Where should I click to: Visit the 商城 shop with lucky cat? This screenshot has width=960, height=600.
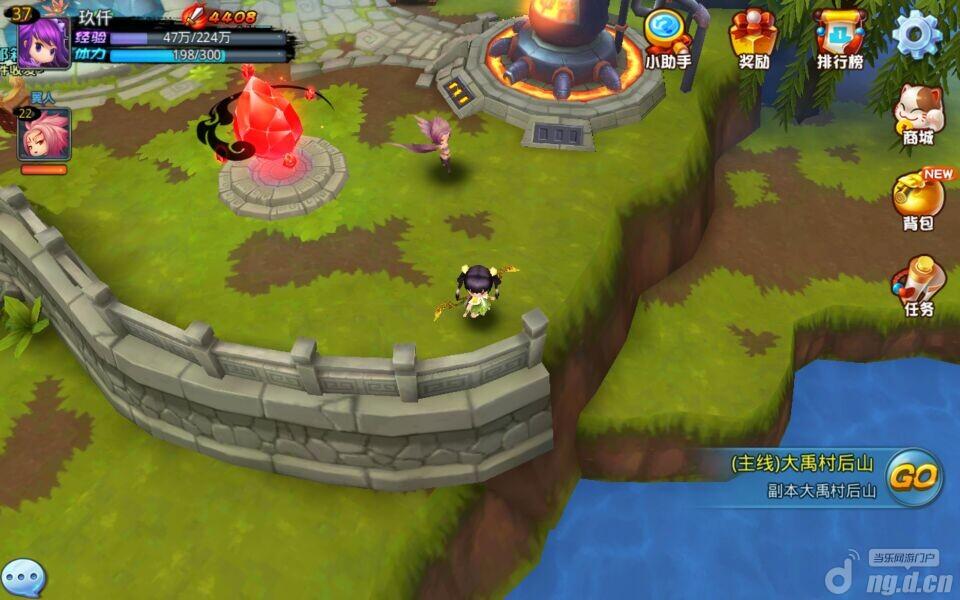(918, 115)
